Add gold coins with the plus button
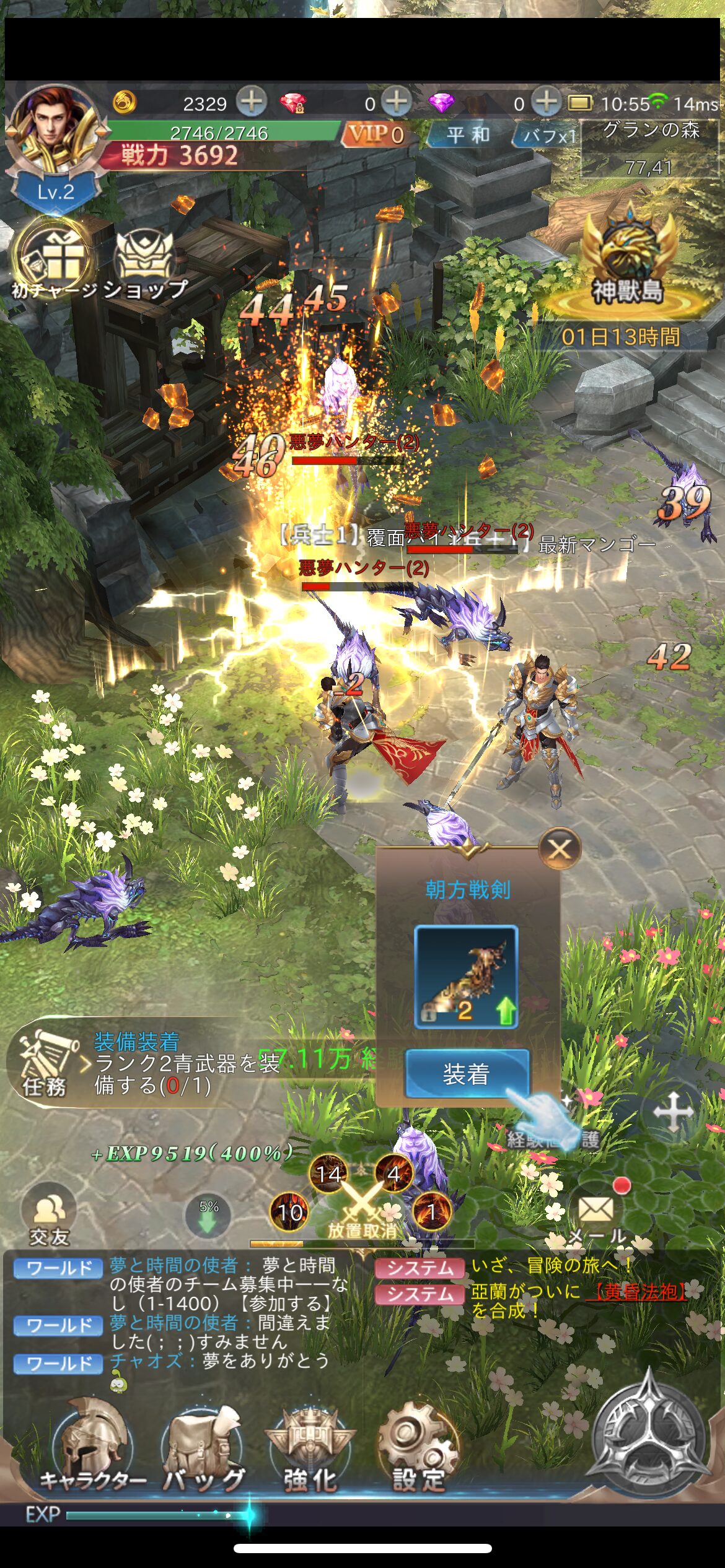725x1568 pixels. point(252,102)
